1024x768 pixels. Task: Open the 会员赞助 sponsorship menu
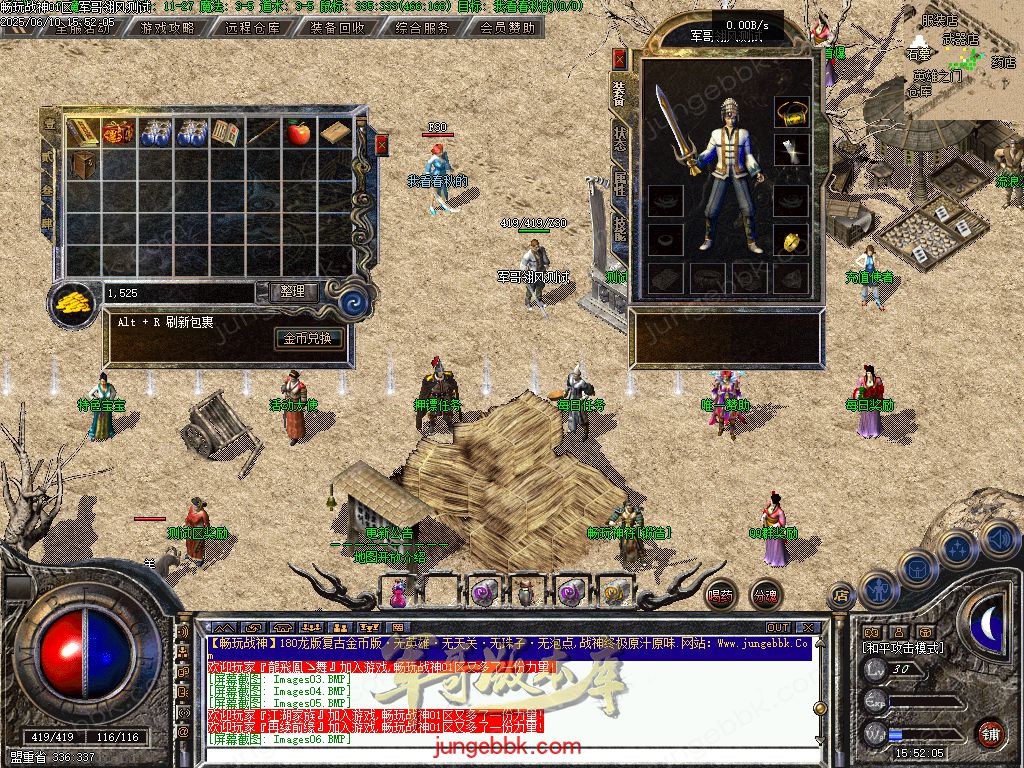(507, 28)
